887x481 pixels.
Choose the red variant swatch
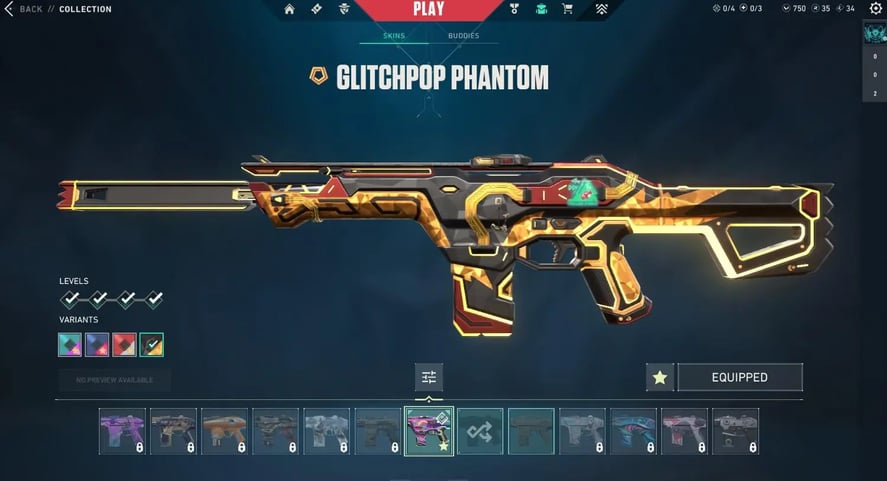[x=124, y=345]
